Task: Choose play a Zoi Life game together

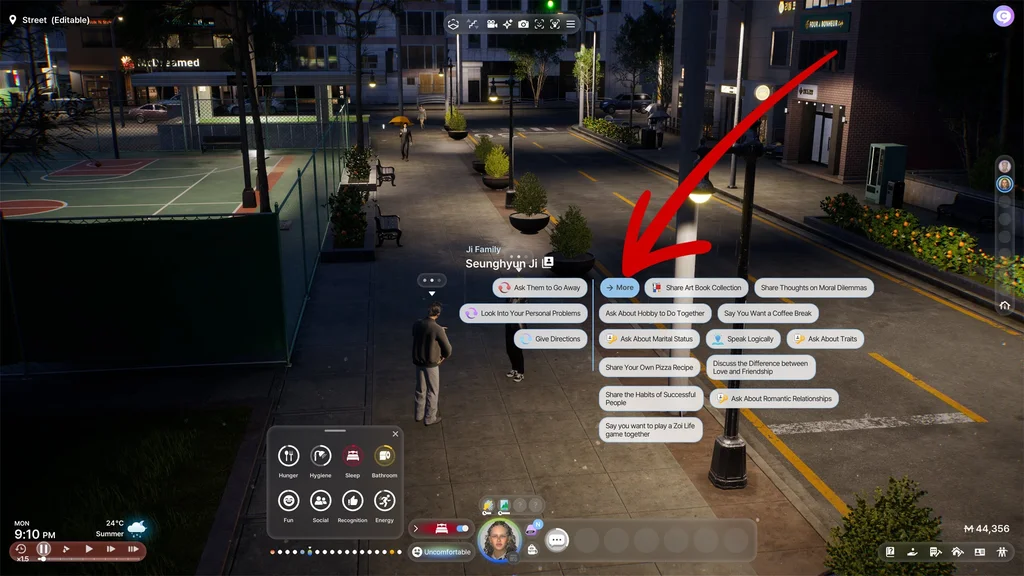Action: 649,430
